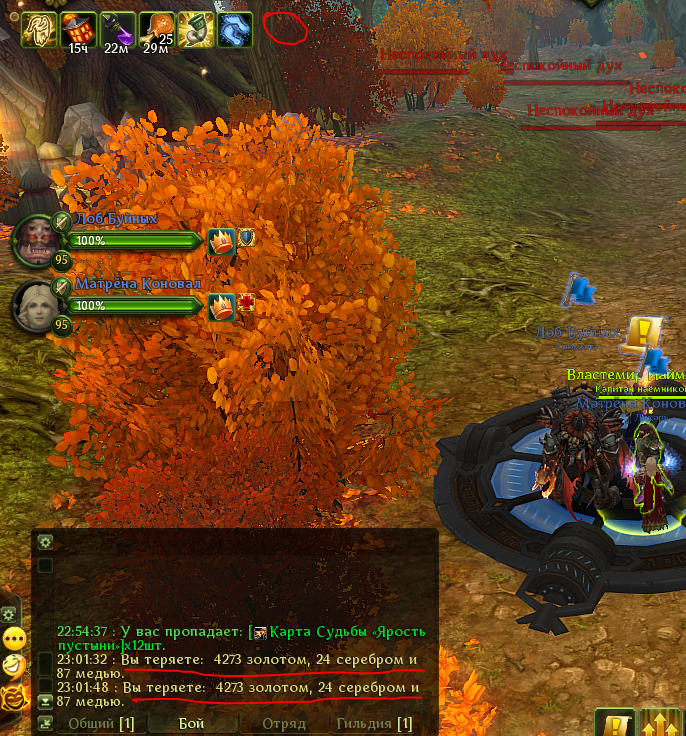The image size is (686, 736).
Task: Open the yellow exclamation mark quest button
Action: [617, 725]
